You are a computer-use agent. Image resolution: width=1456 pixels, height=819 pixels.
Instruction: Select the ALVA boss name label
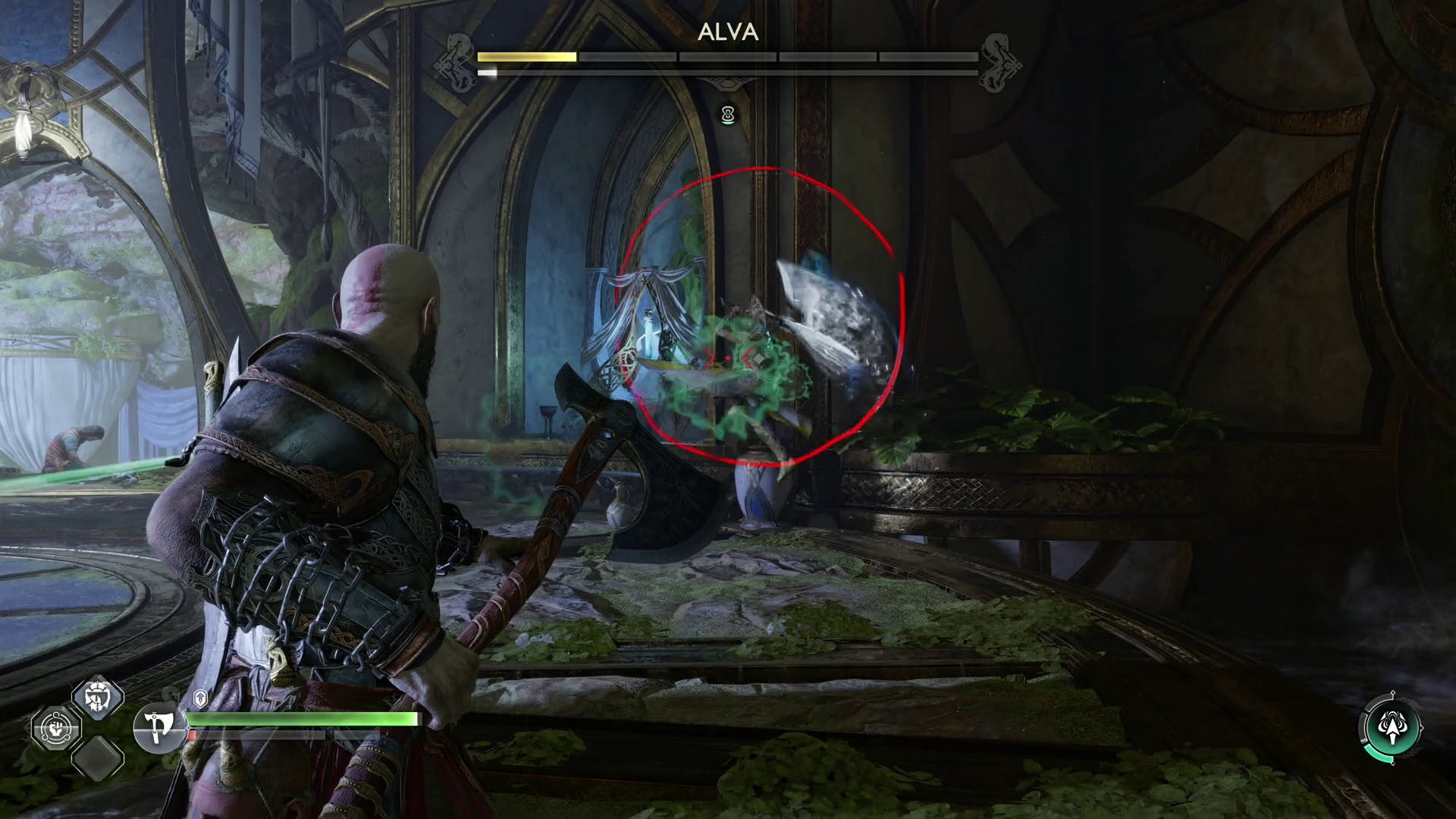click(727, 33)
